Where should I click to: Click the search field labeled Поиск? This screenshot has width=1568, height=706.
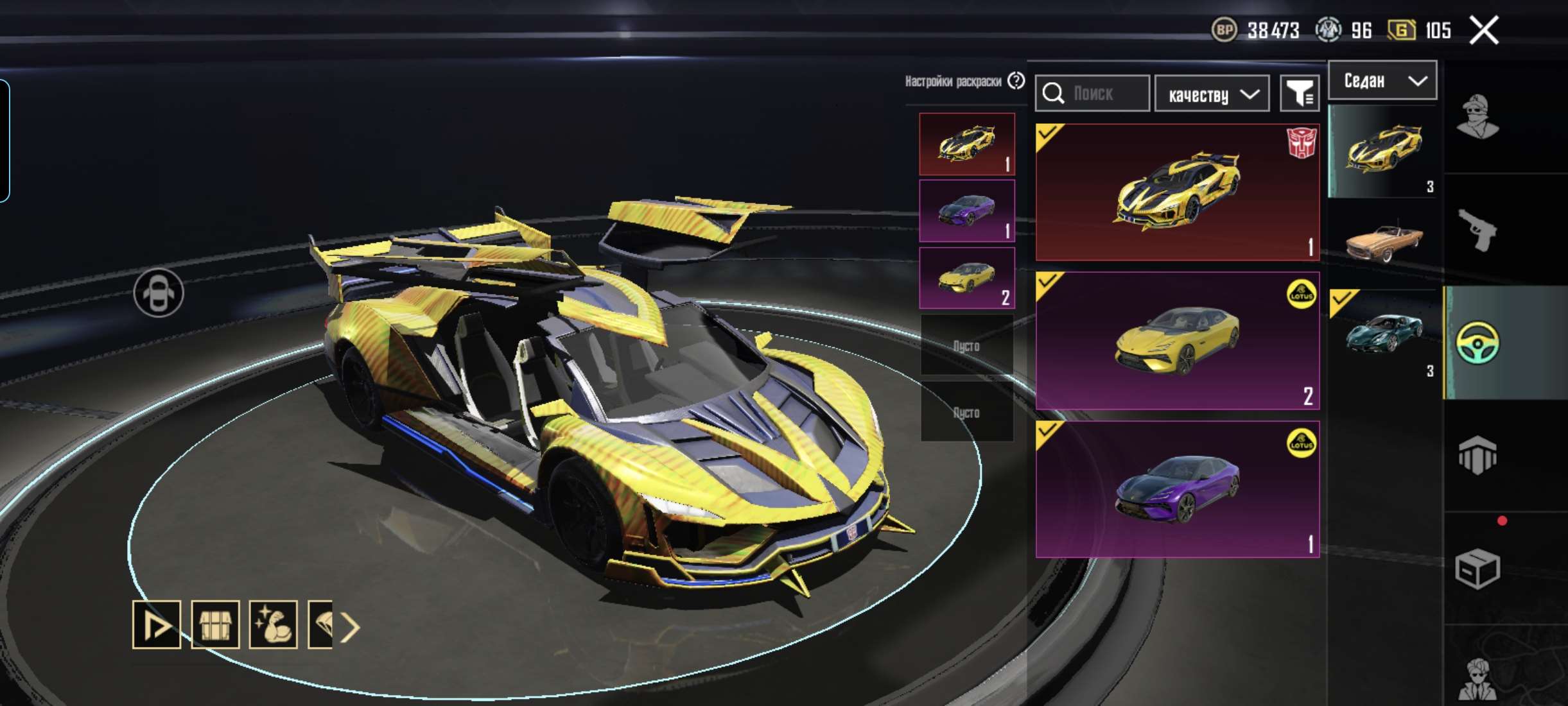(1092, 94)
